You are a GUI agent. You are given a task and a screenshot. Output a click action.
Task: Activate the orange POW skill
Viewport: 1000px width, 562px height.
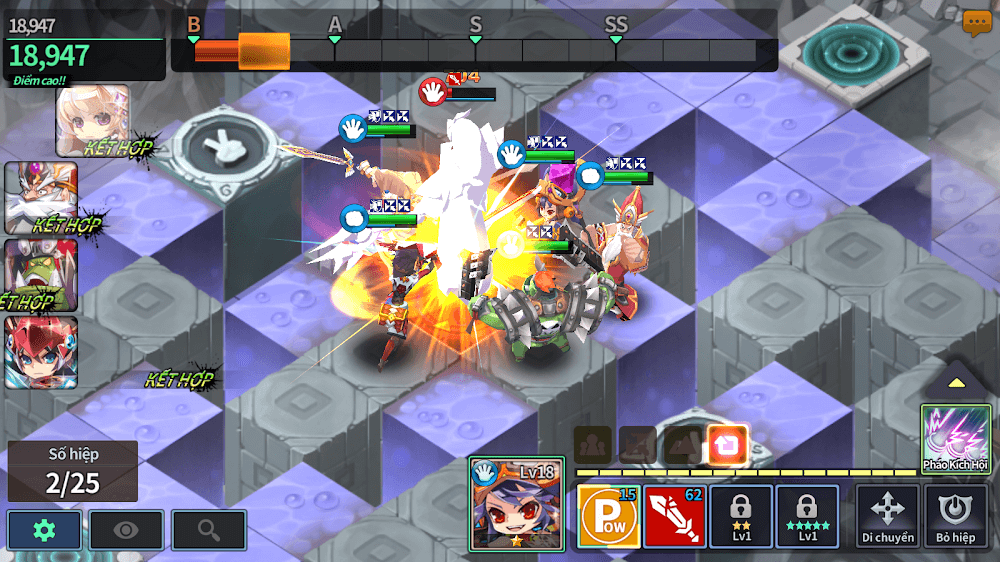pyautogui.click(x=608, y=516)
